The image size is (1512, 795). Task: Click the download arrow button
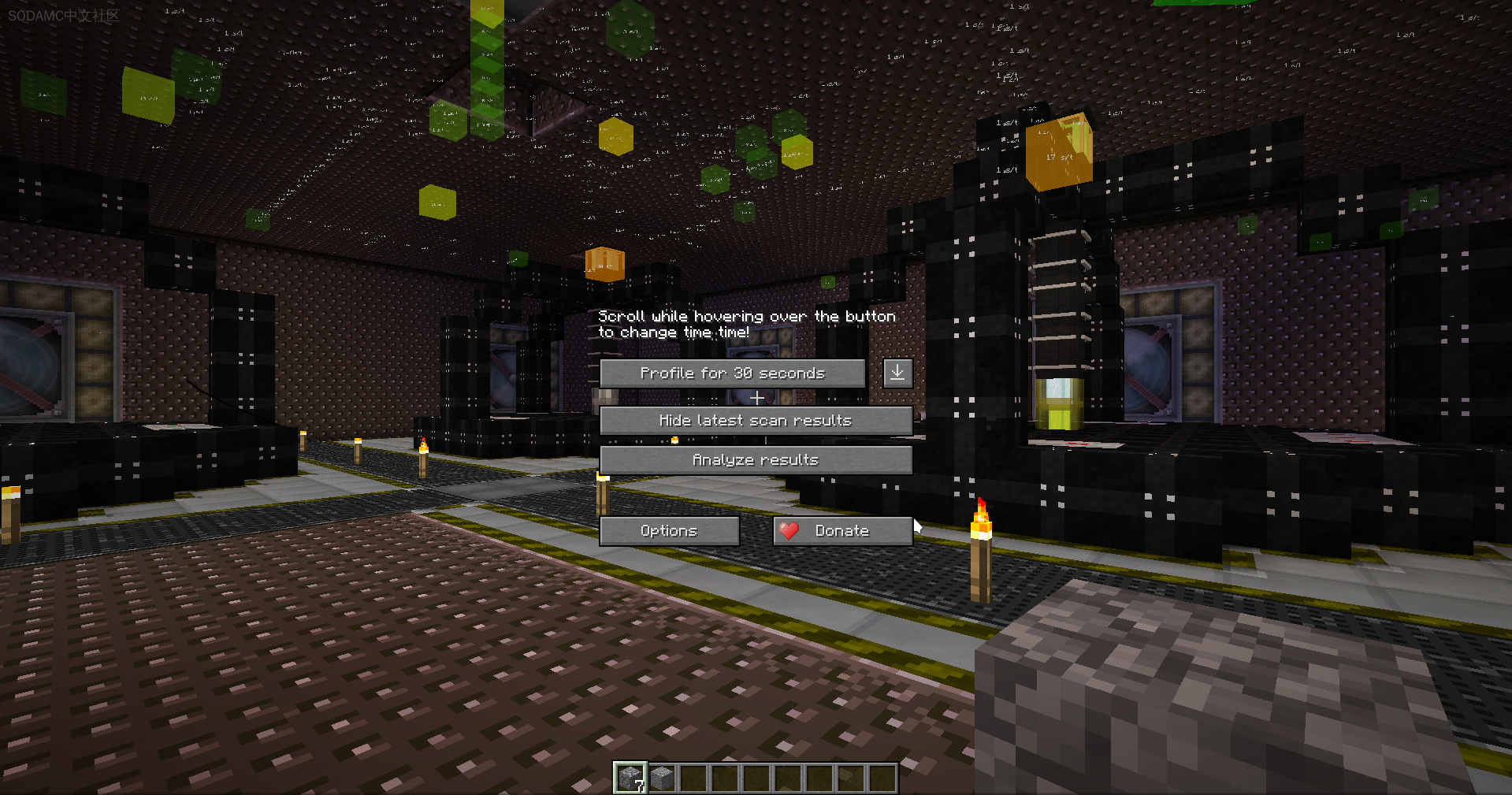click(897, 373)
